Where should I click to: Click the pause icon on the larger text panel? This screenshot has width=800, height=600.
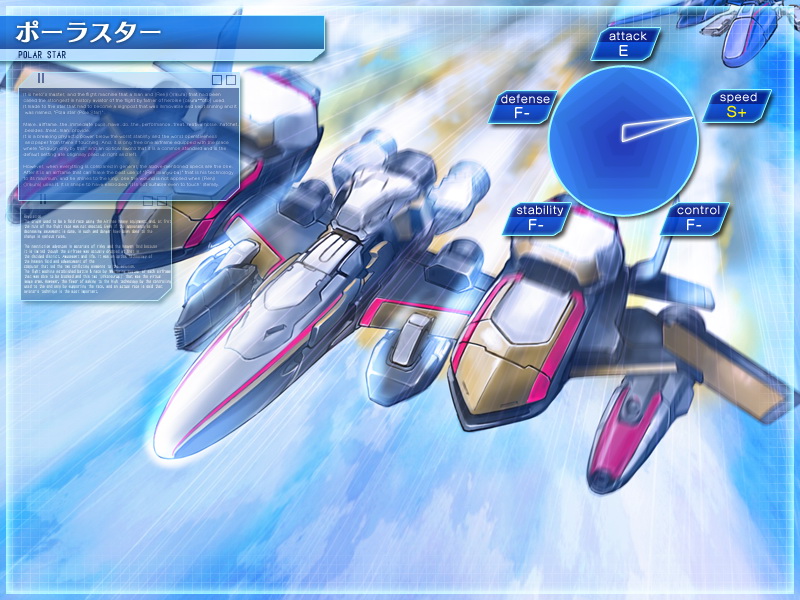pyautogui.click(x=42, y=78)
